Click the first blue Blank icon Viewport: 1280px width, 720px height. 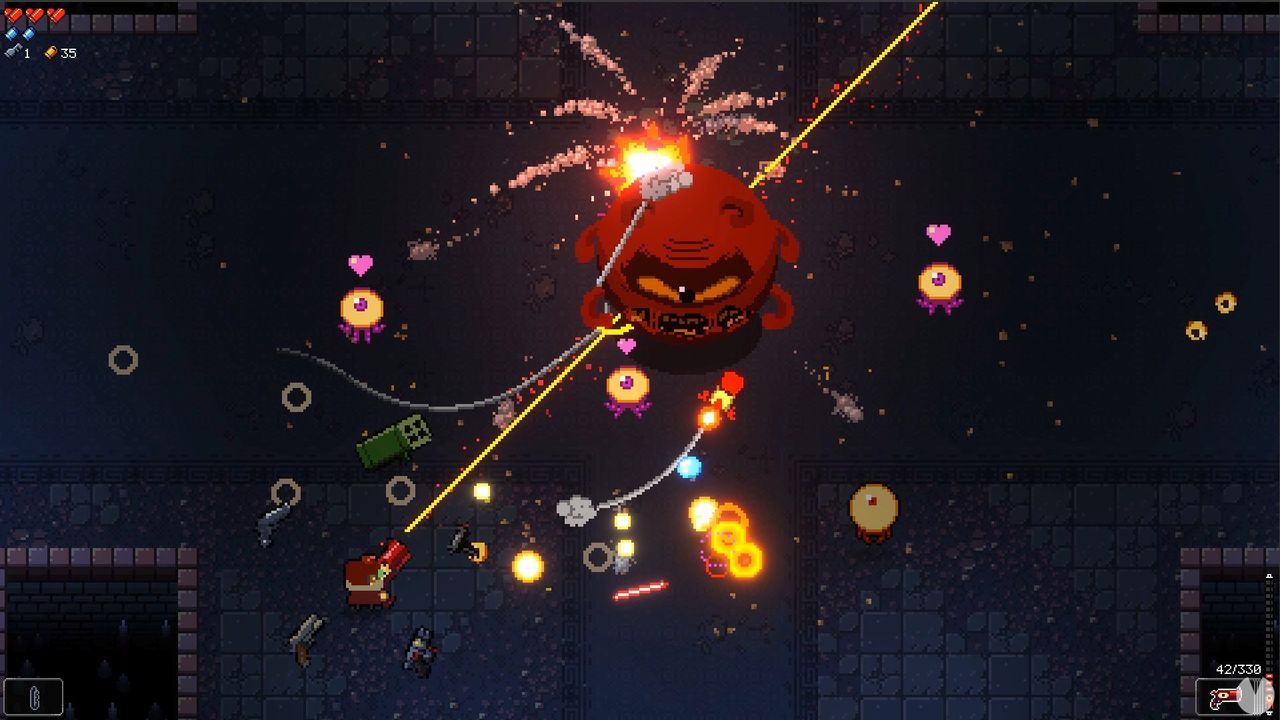(11, 33)
